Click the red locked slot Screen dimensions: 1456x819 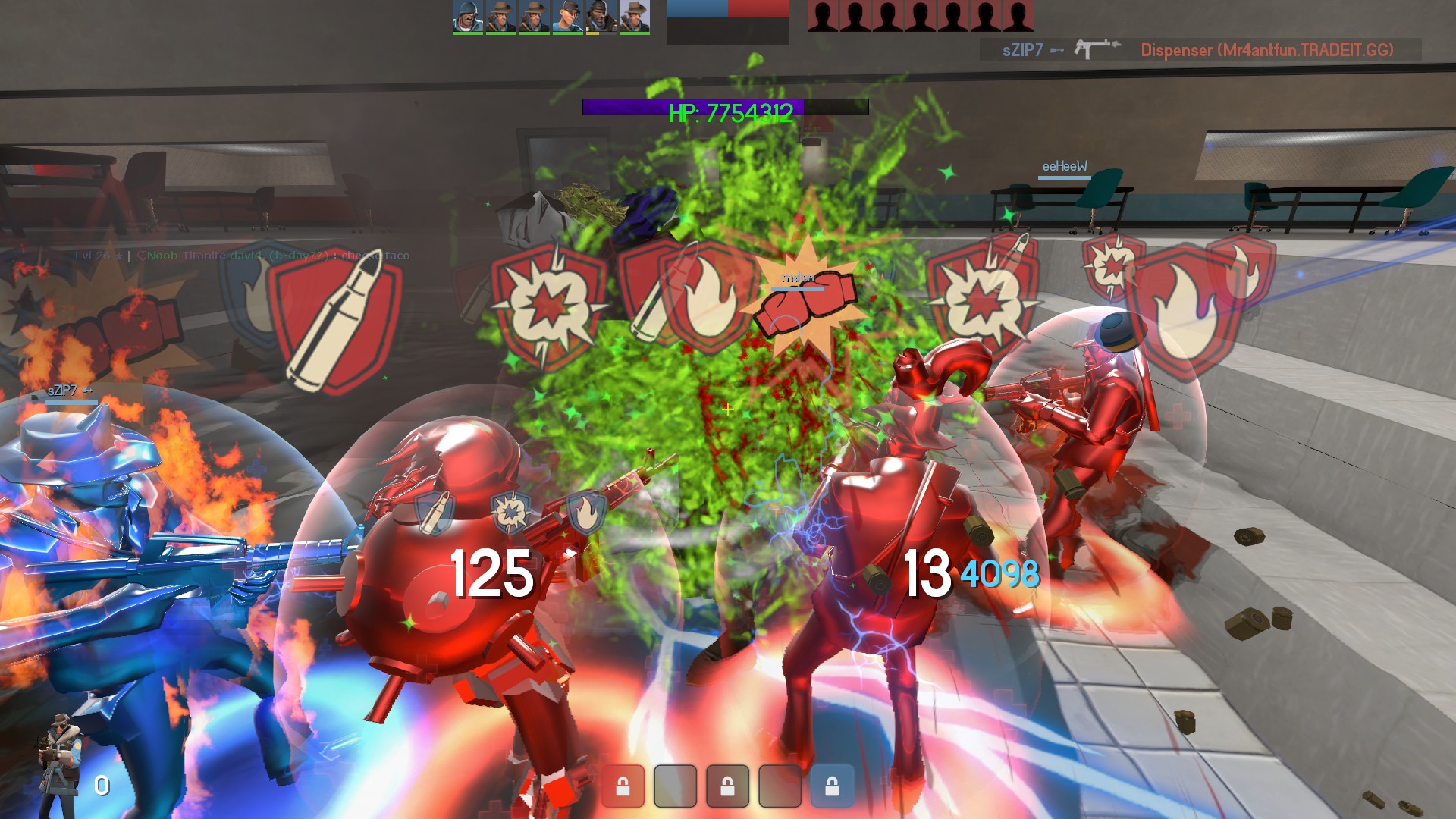623,786
